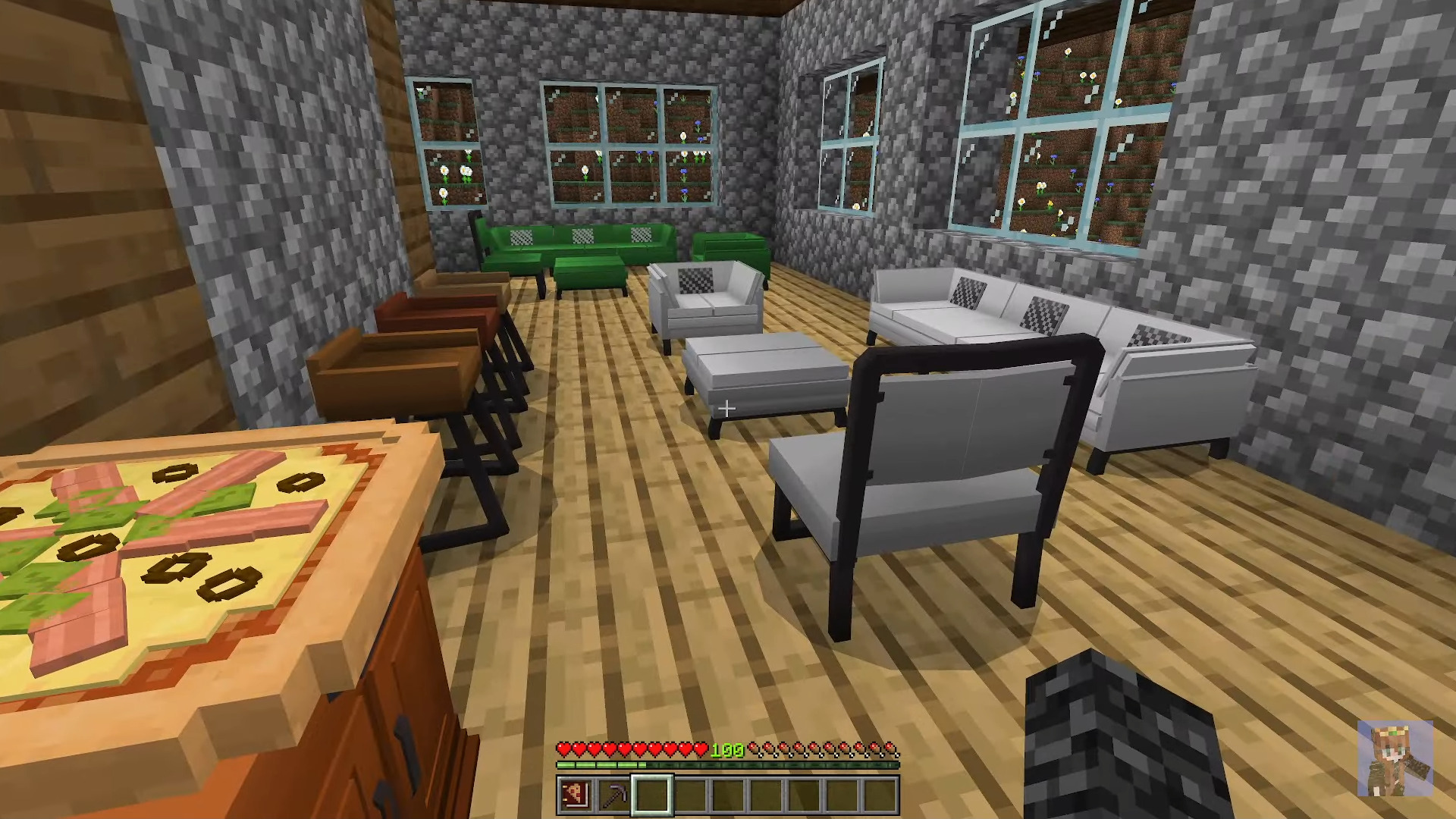Select the pickaxe hotbar slot
The width and height of the screenshot is (1456, 819).
[613, 795]
